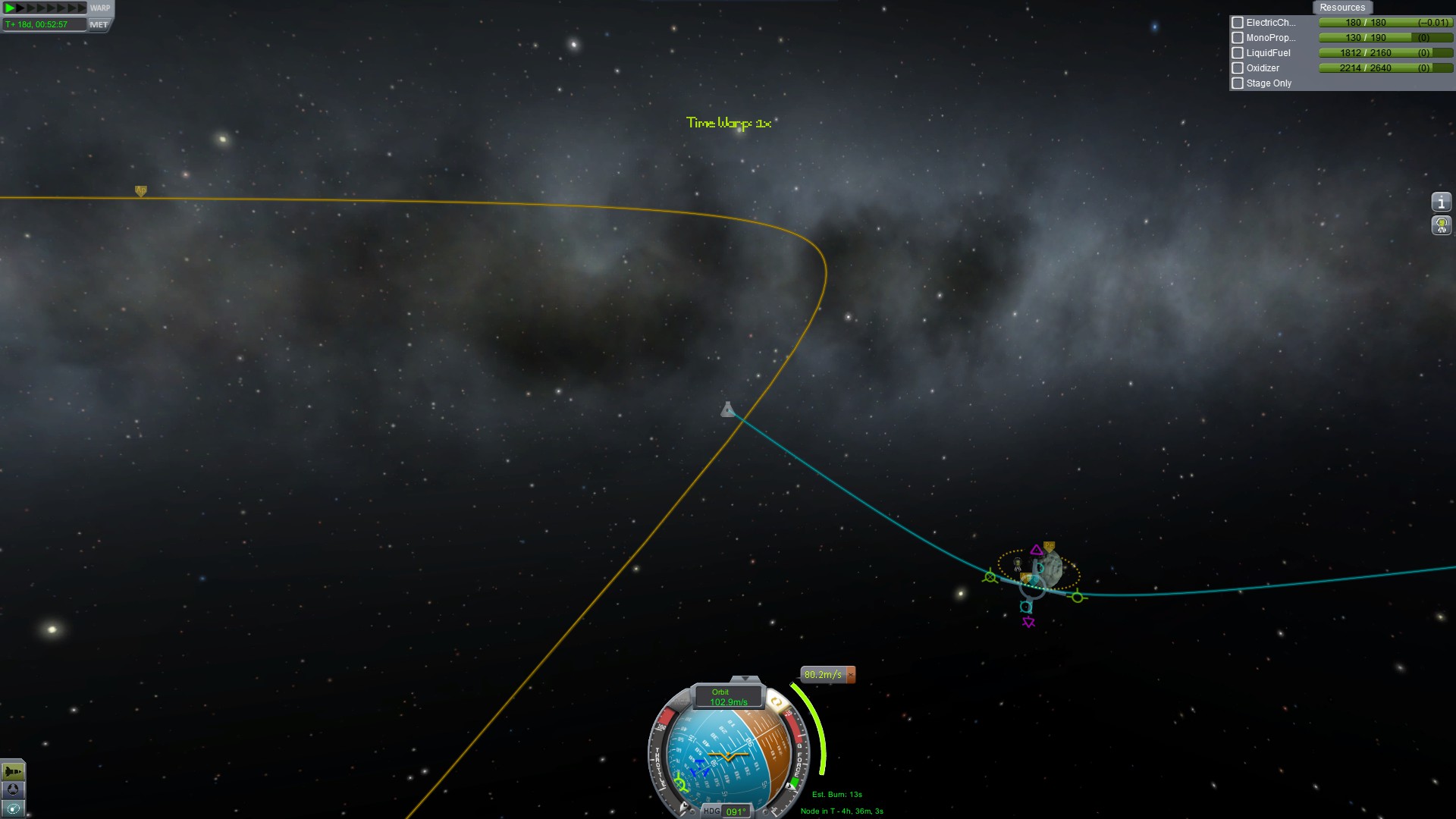Viewport: 1456px width, 819px height.
Task: Click the astronaut icon below the info button
Action: pos(1441,225)
